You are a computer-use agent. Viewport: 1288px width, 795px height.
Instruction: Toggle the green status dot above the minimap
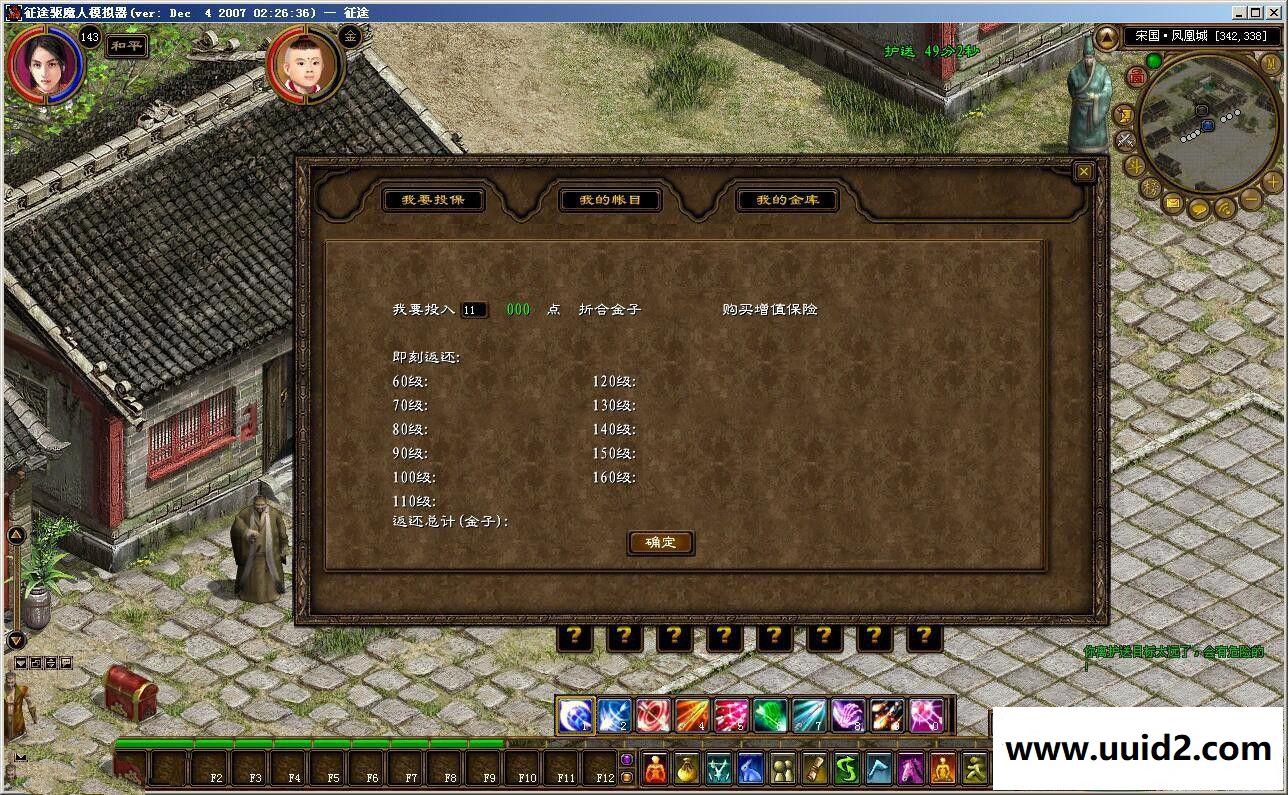click(x=1154, y=60)
